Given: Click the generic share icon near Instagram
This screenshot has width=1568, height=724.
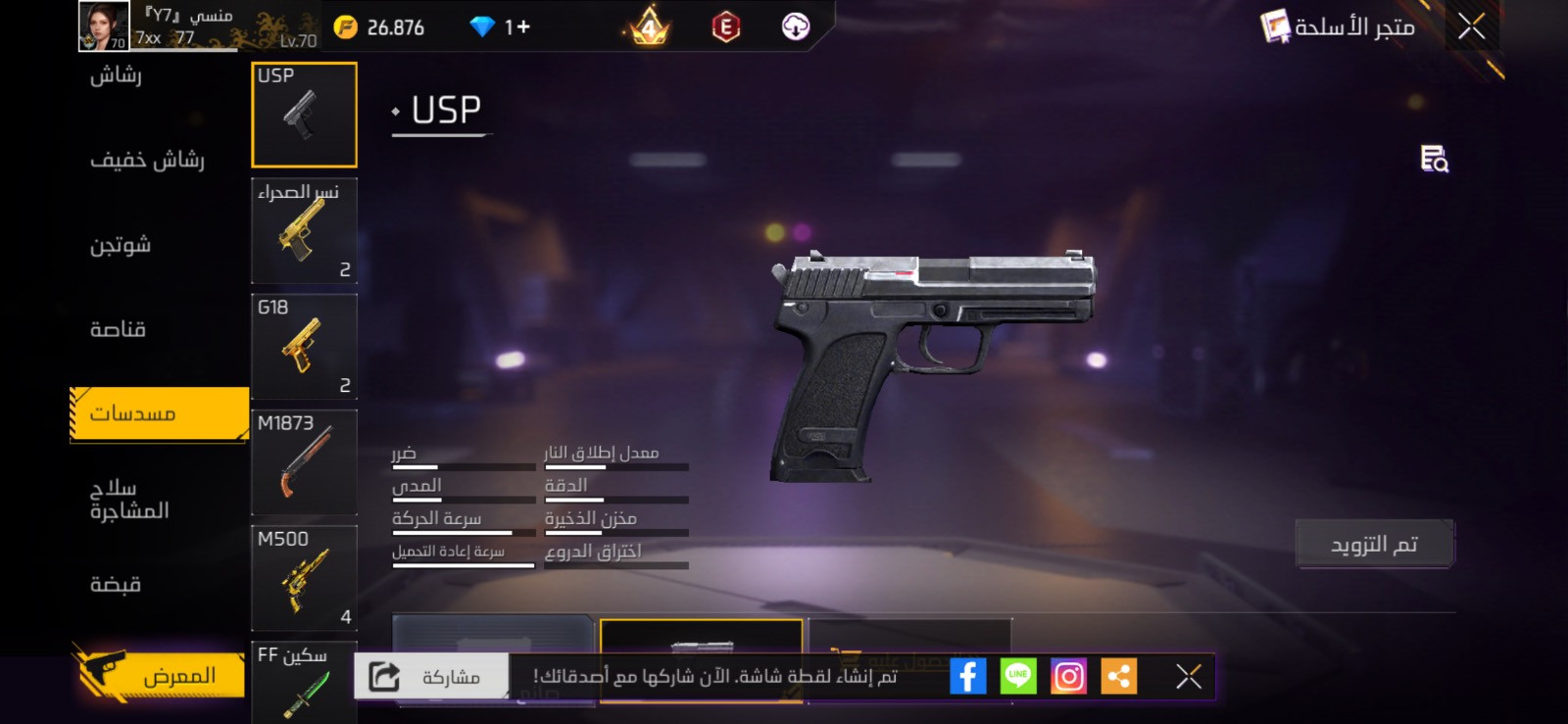Looking at the screenshot, I should click(x=1119, y=675).
